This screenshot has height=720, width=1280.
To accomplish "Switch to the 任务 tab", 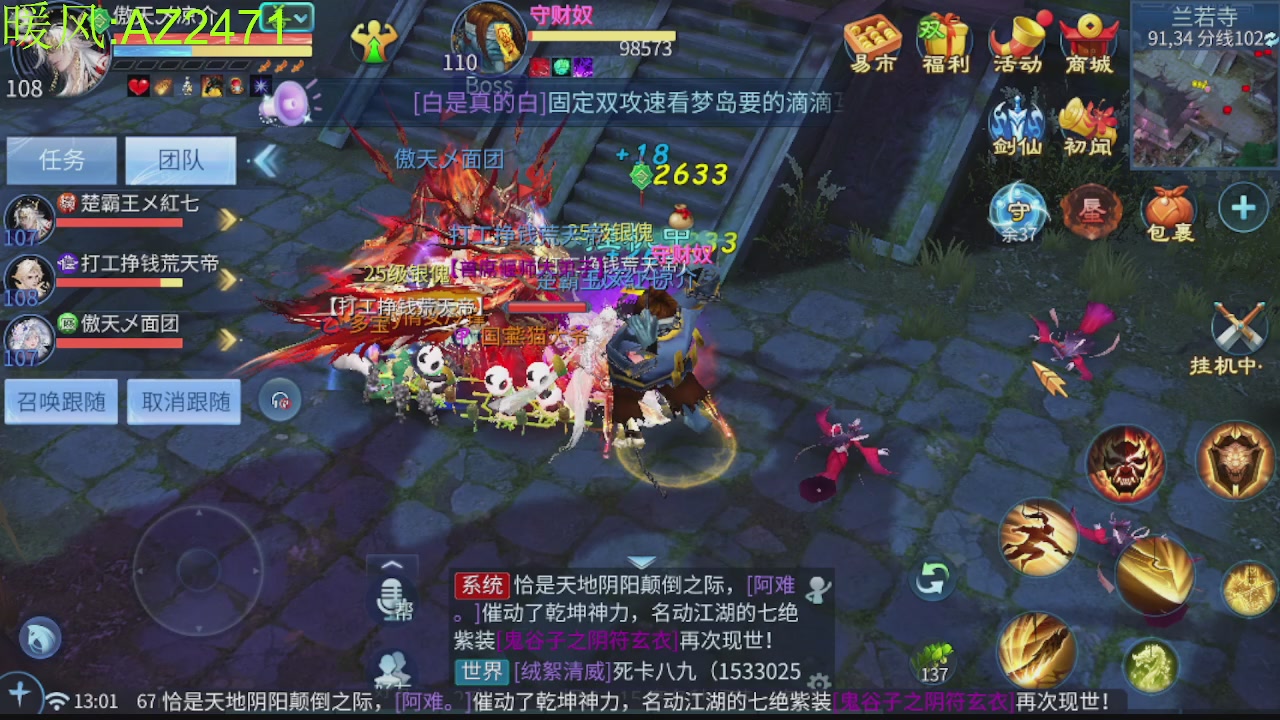I will 61,160.
